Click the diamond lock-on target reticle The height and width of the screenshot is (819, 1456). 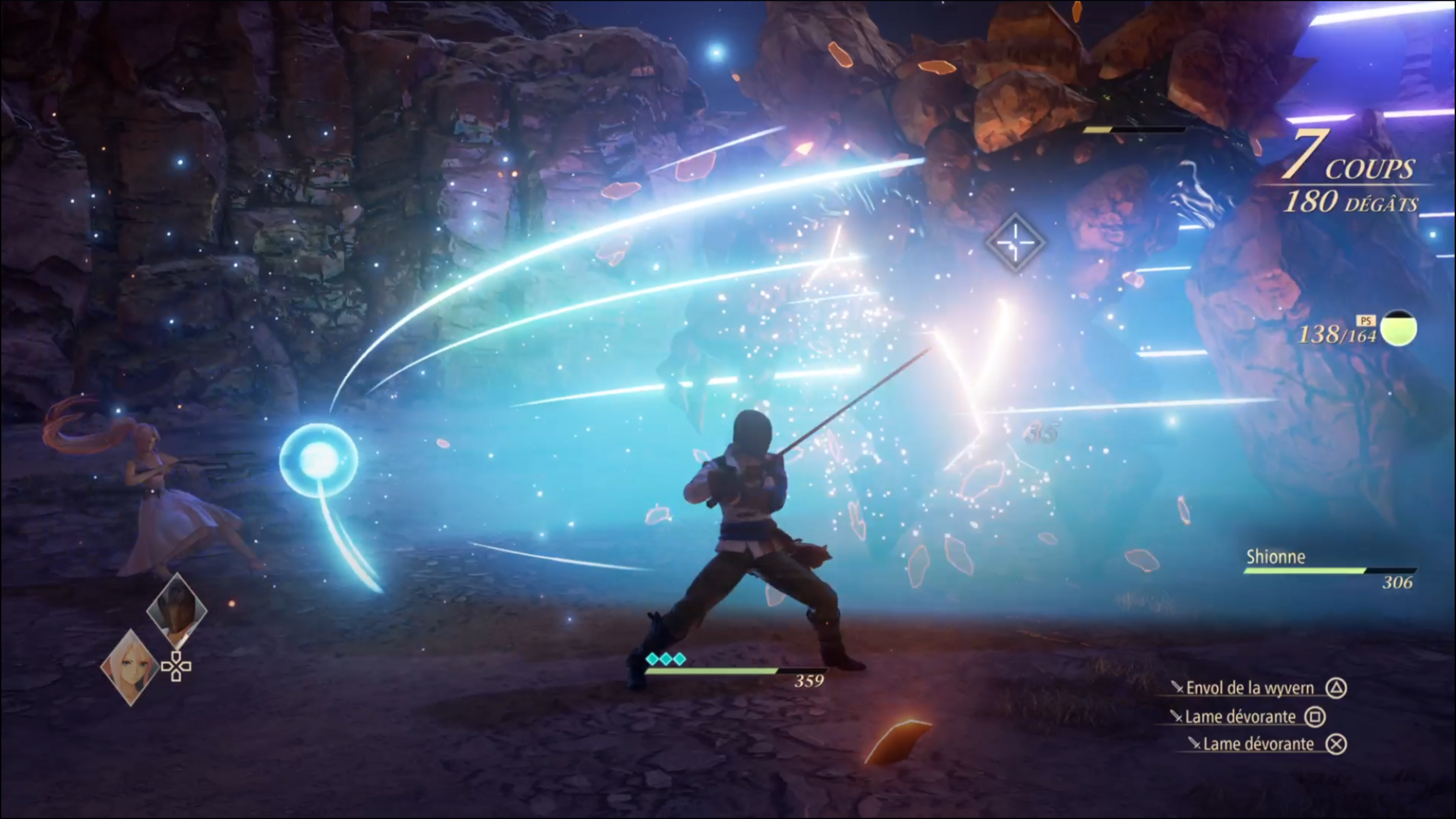click(1015, 243)
